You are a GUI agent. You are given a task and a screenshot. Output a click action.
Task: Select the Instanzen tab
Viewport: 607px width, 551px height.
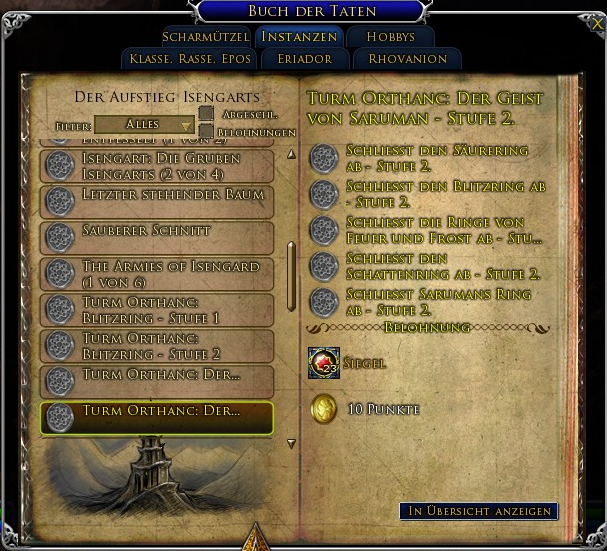(297, 37)
